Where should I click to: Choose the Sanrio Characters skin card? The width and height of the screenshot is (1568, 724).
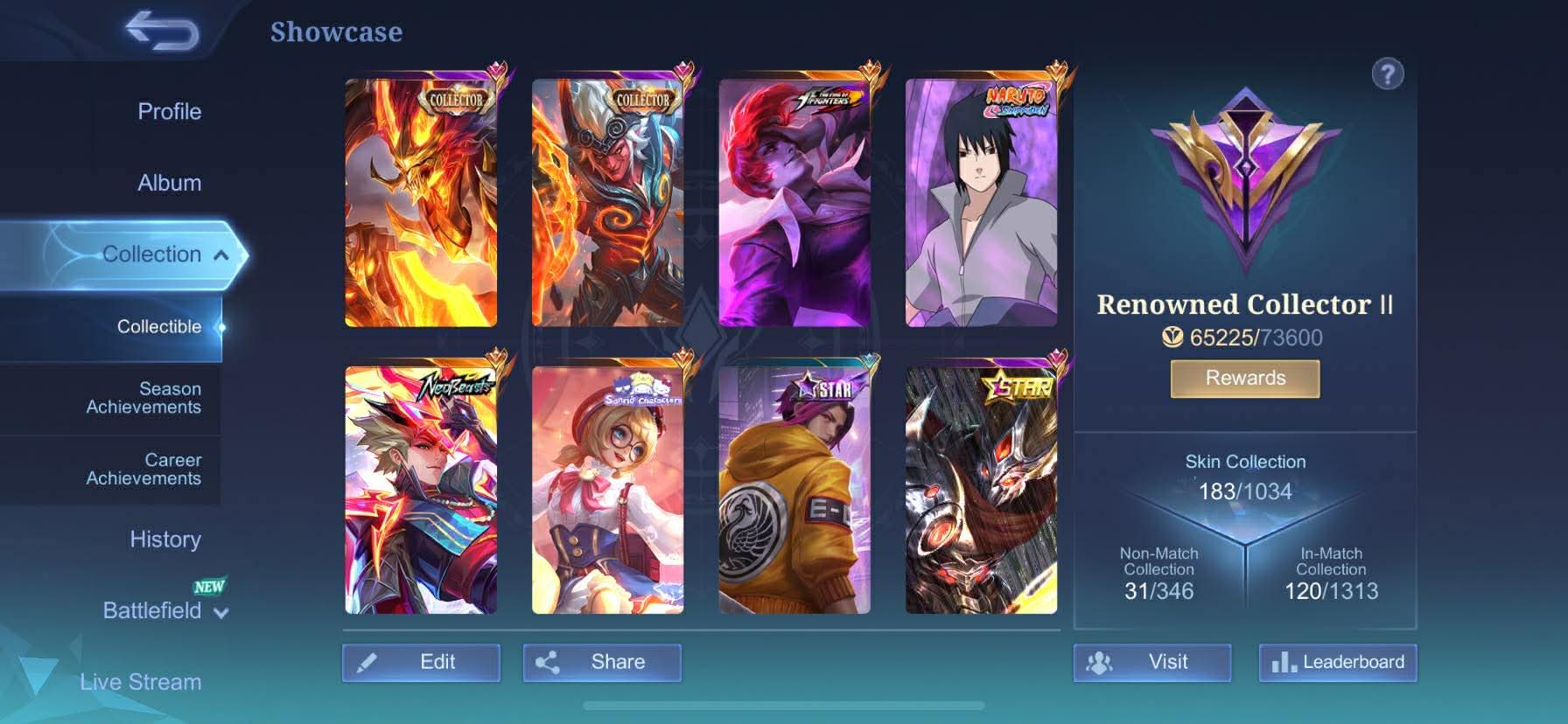click(608, 490)
